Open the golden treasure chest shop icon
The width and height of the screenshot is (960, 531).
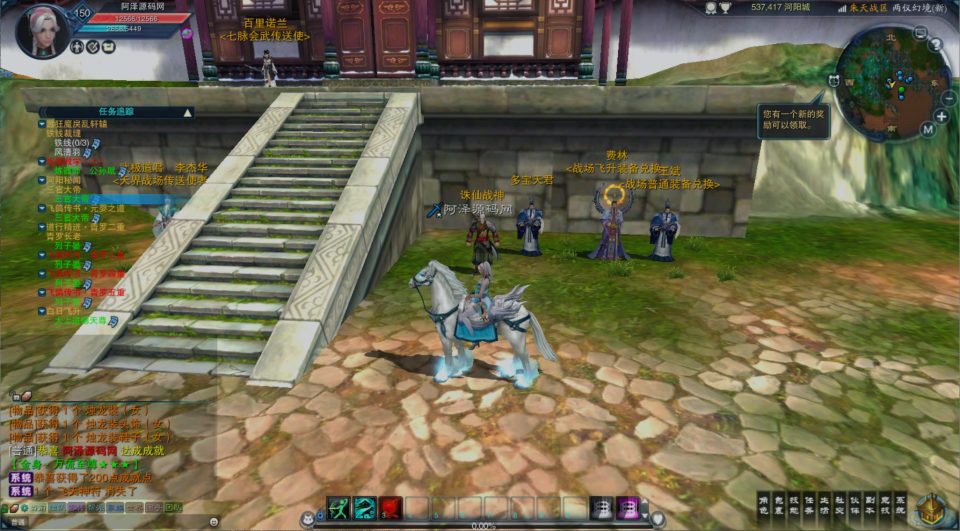click(932, 510)
